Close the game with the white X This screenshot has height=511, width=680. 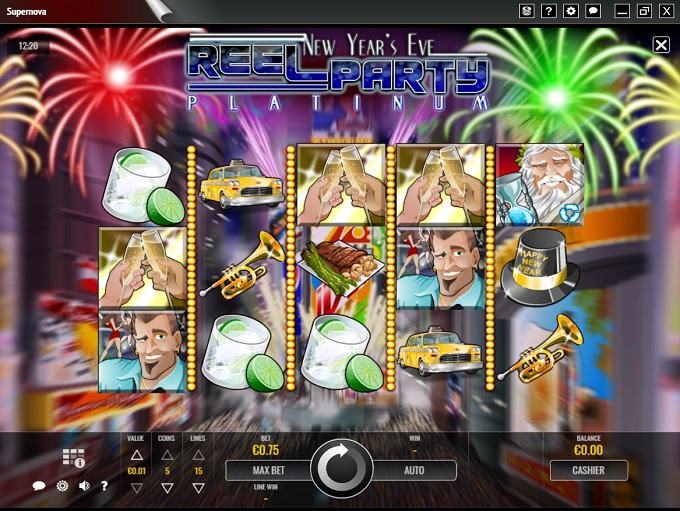coord(661,45)
